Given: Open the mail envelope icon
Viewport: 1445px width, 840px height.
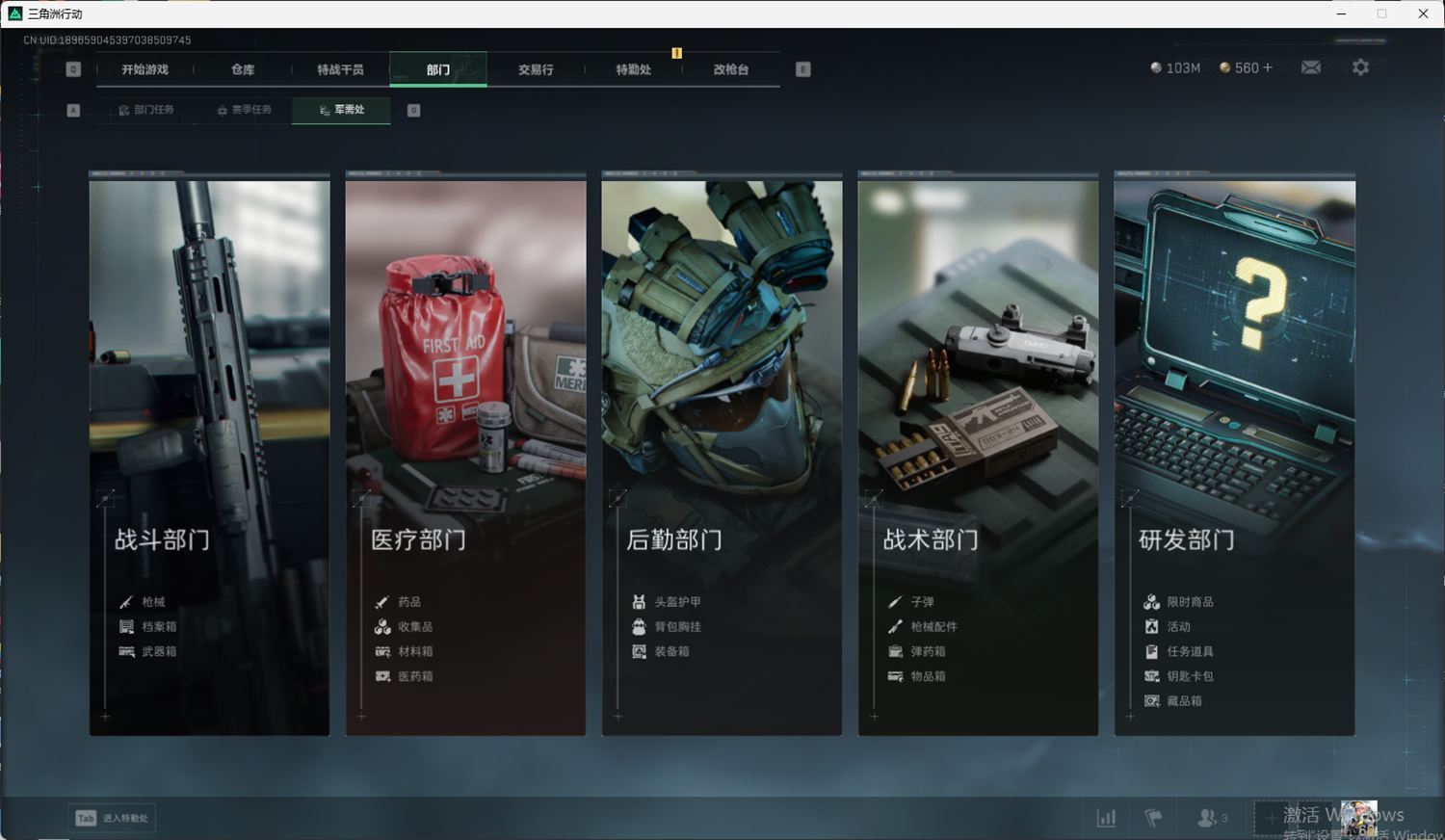Looking at the screenshot, I should pyautogui.click(x=1311, y=67).
